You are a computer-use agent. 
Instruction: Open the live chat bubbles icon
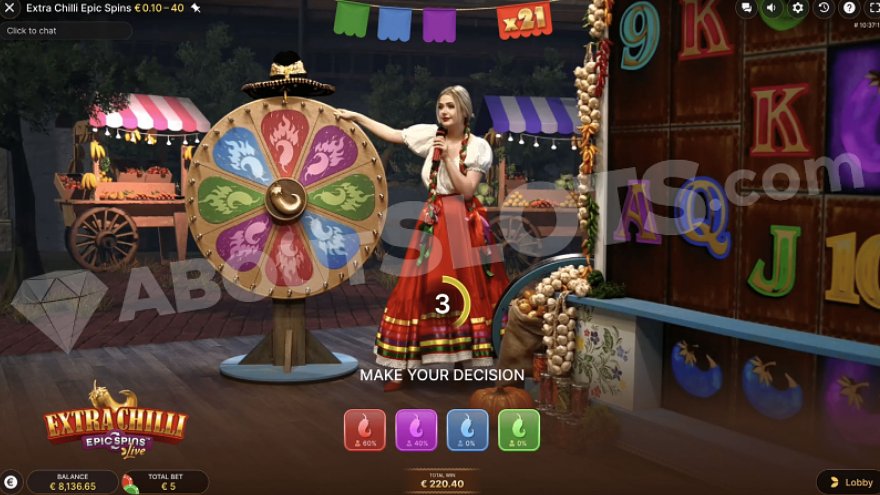tap(747, 8)
